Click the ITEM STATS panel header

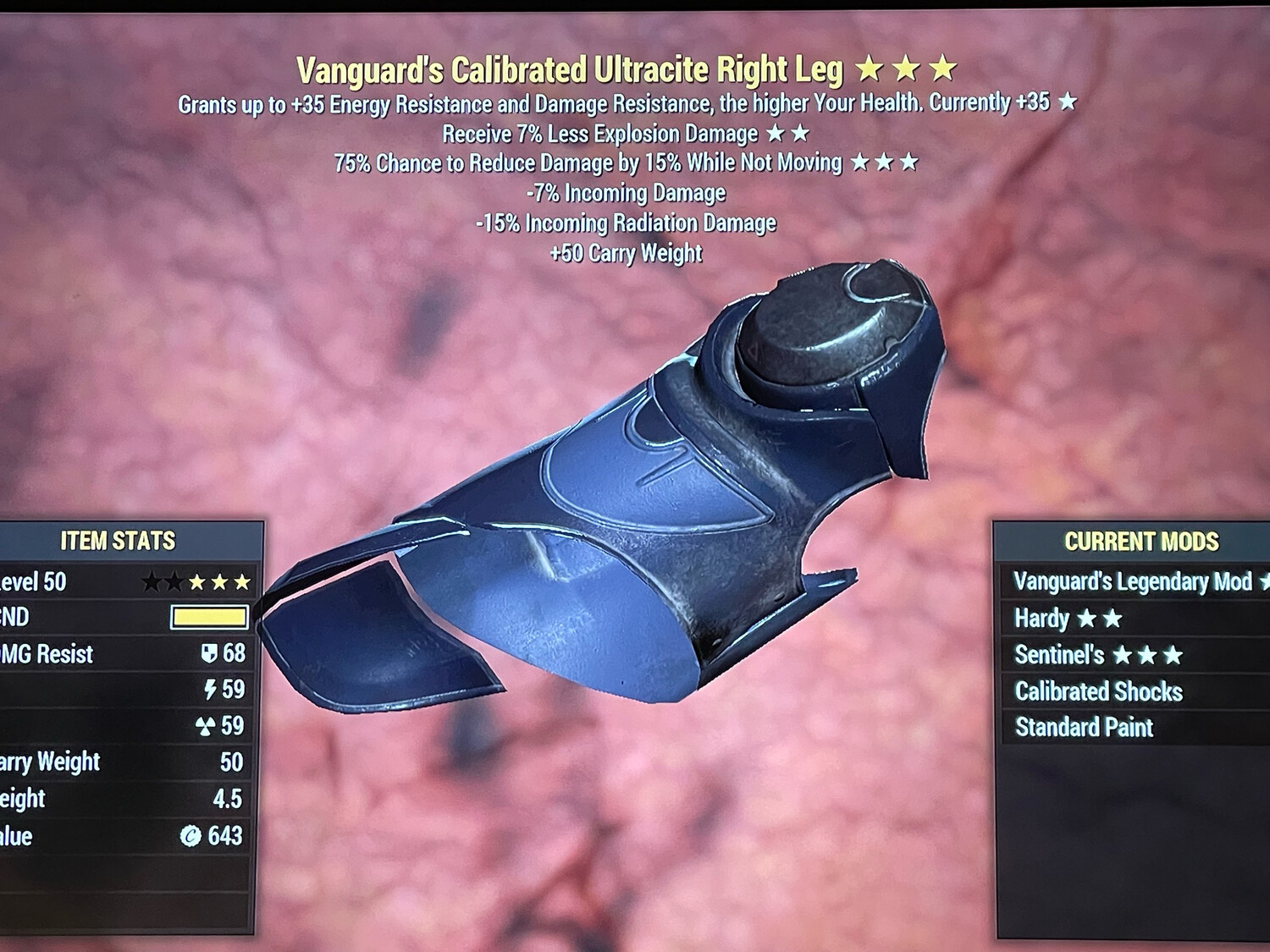click(119, 539)
